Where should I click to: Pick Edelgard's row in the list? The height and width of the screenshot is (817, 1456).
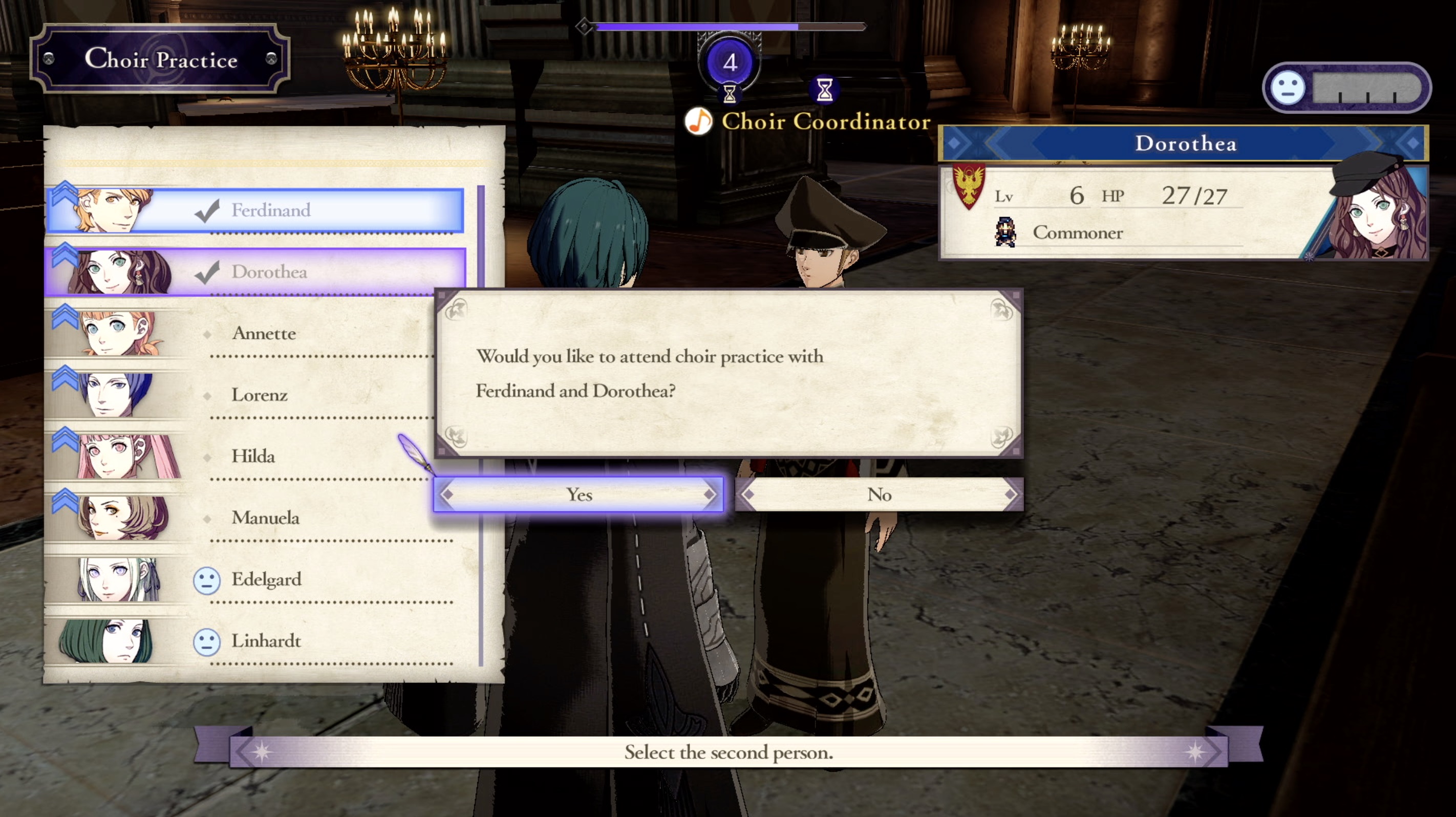(266, 579)
